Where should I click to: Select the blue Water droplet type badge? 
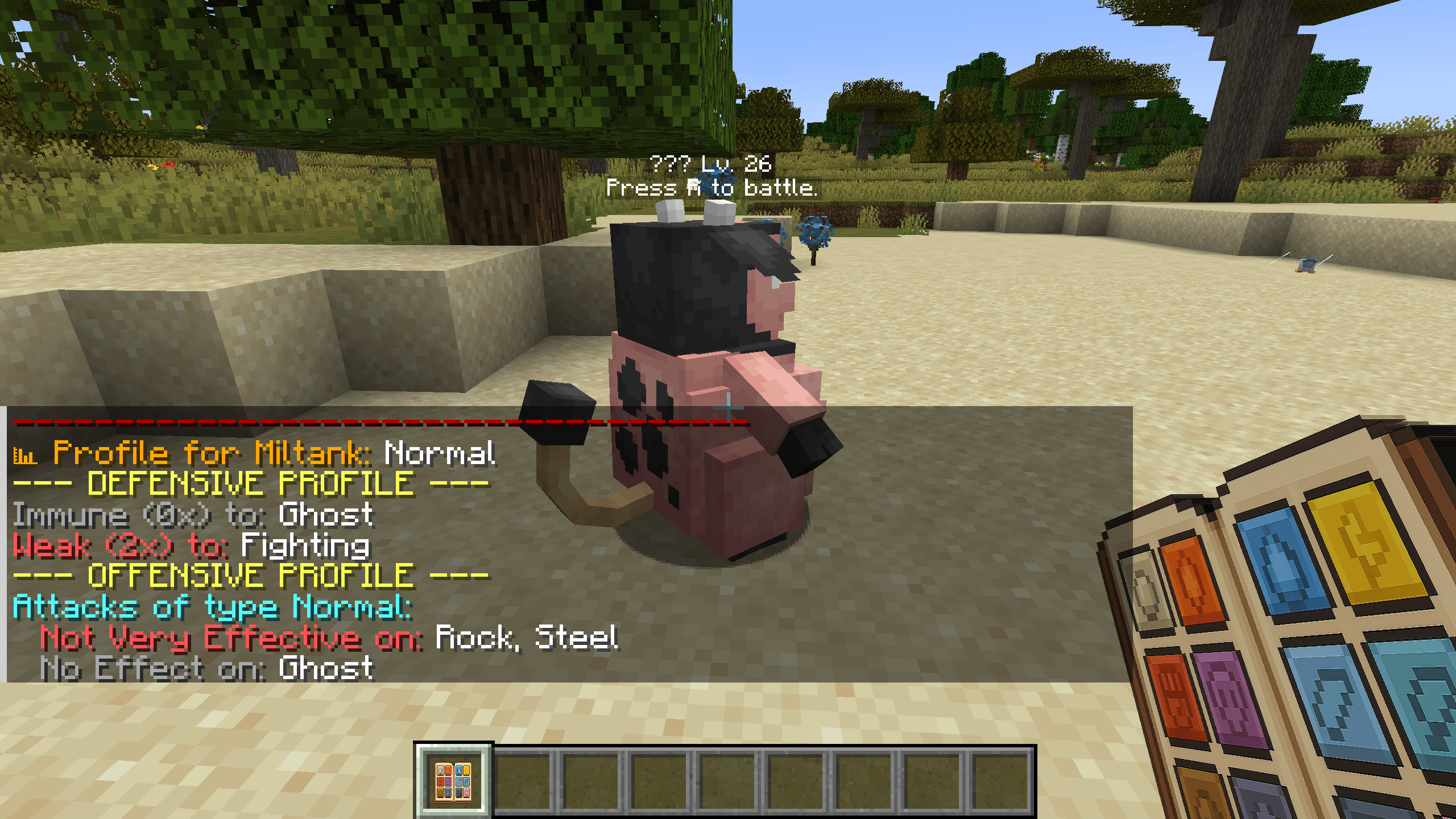1279,561
